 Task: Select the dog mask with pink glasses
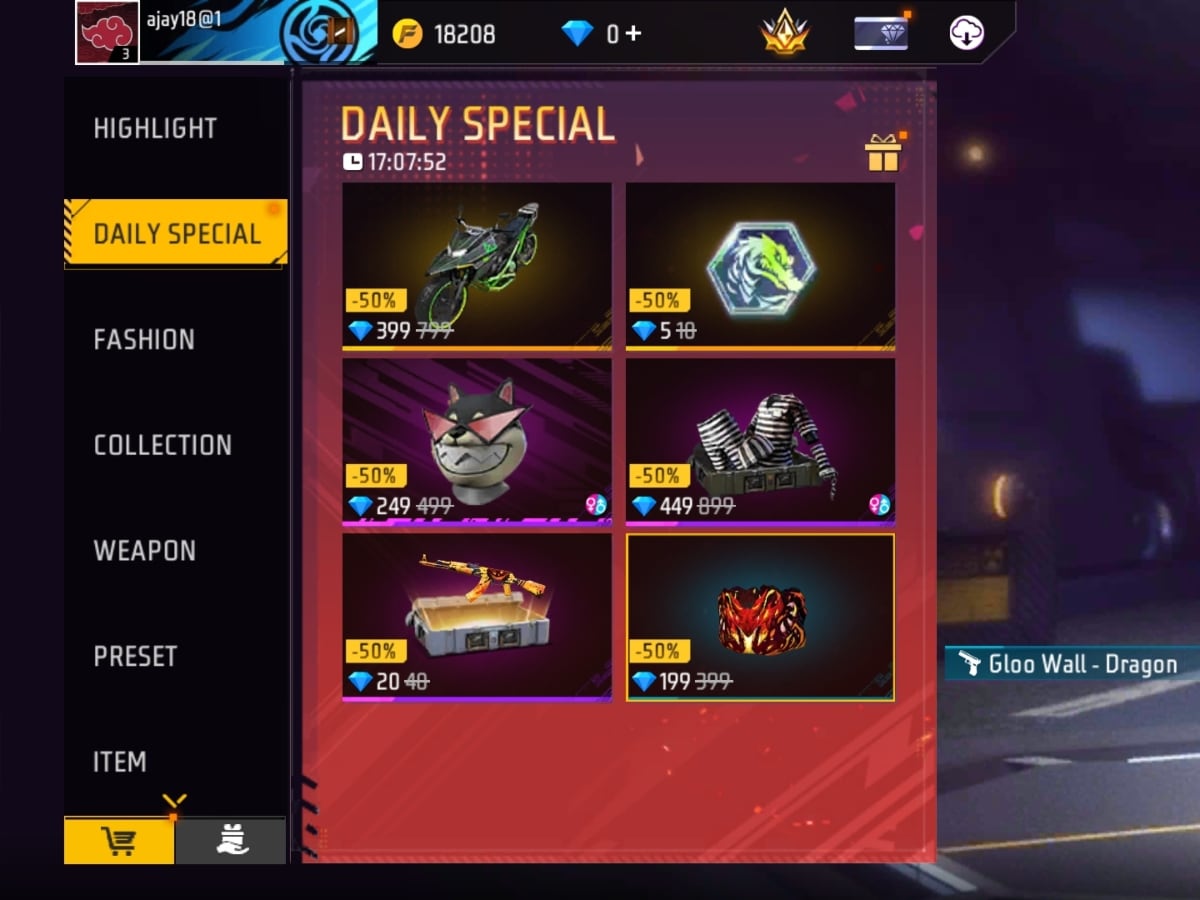(477, 440)
